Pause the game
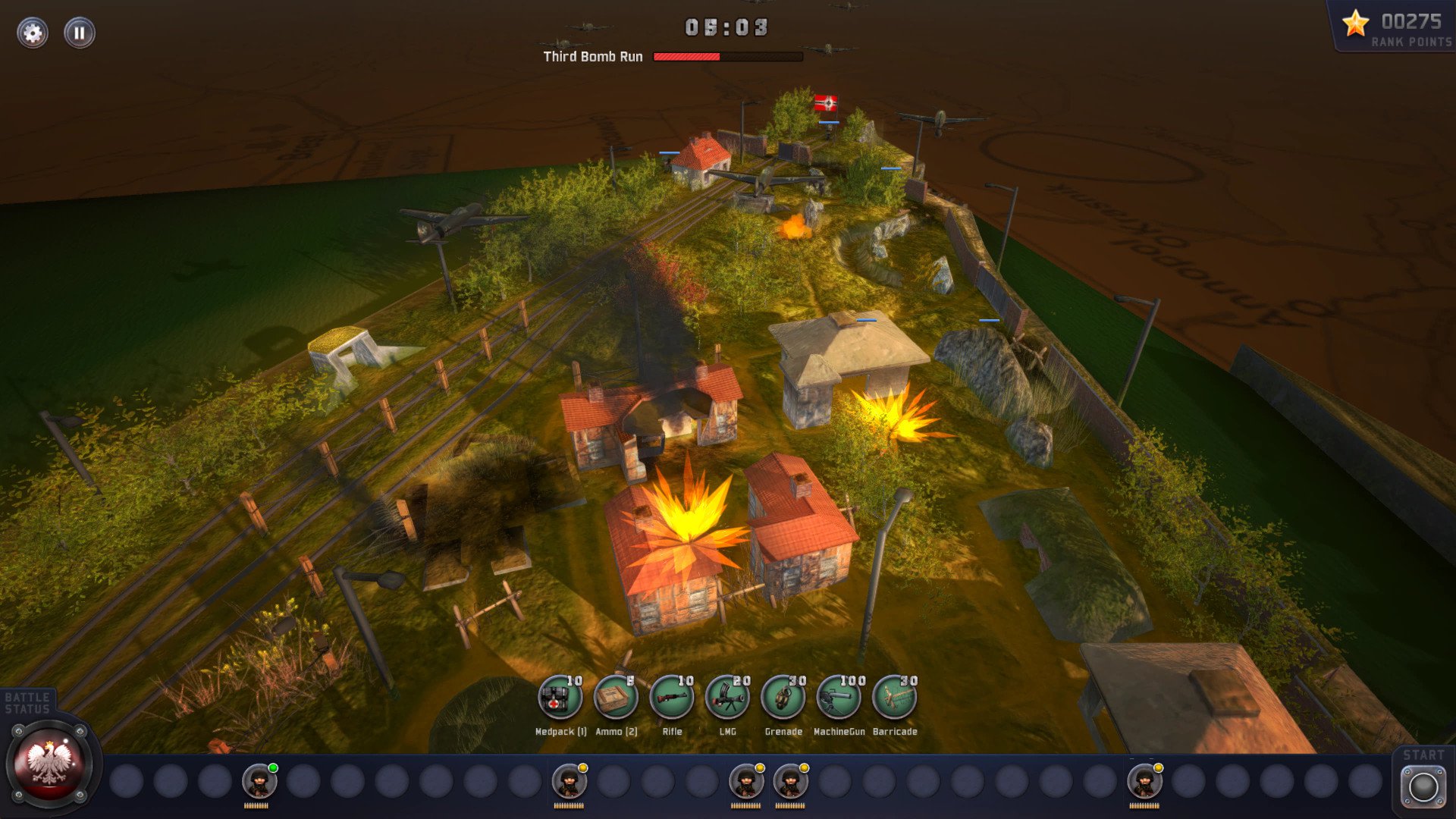Viewport: 1456px width, 819px height. 80,33
